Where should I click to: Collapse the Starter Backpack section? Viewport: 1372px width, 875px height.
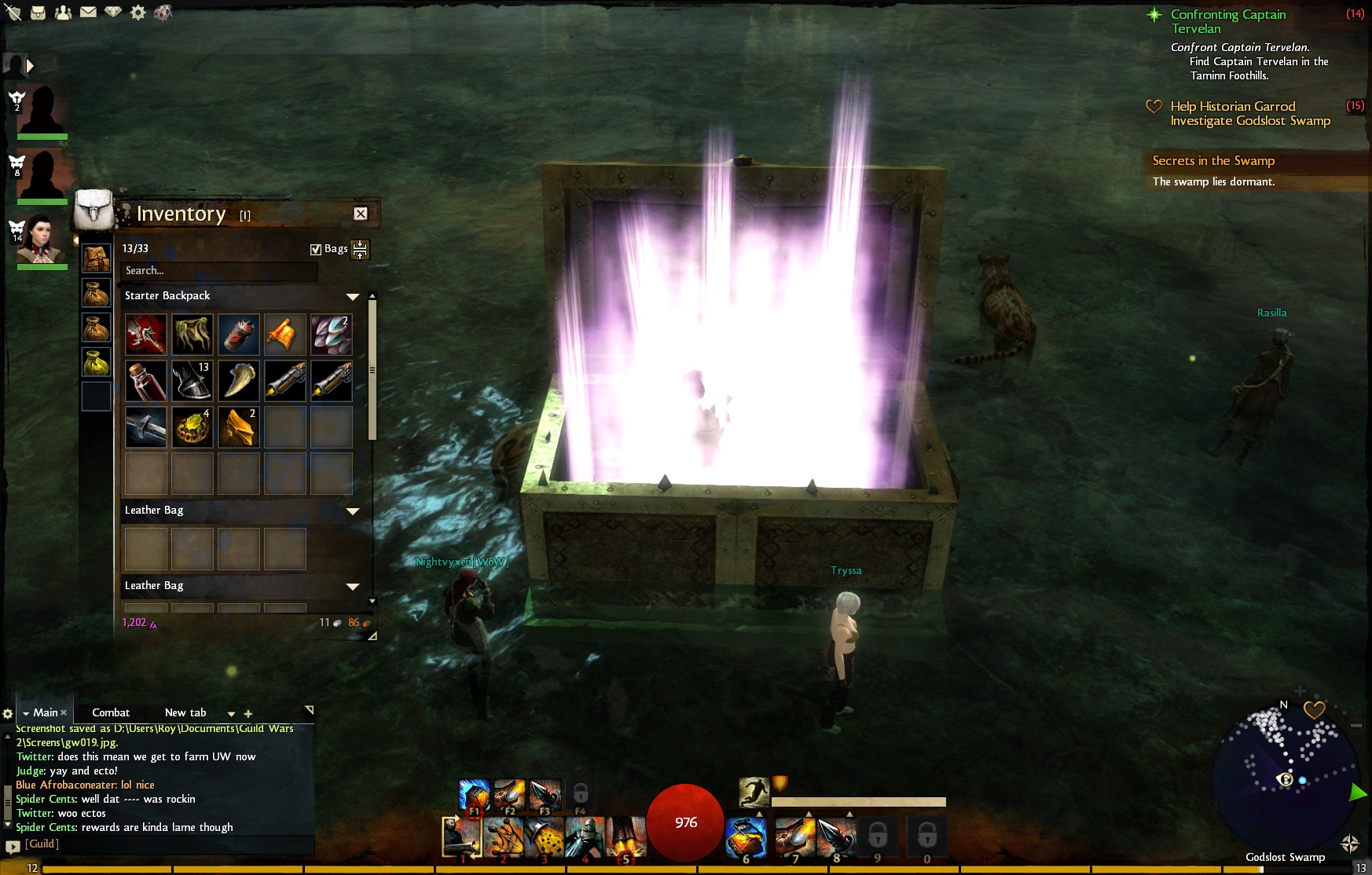click(x=353, y=296)
